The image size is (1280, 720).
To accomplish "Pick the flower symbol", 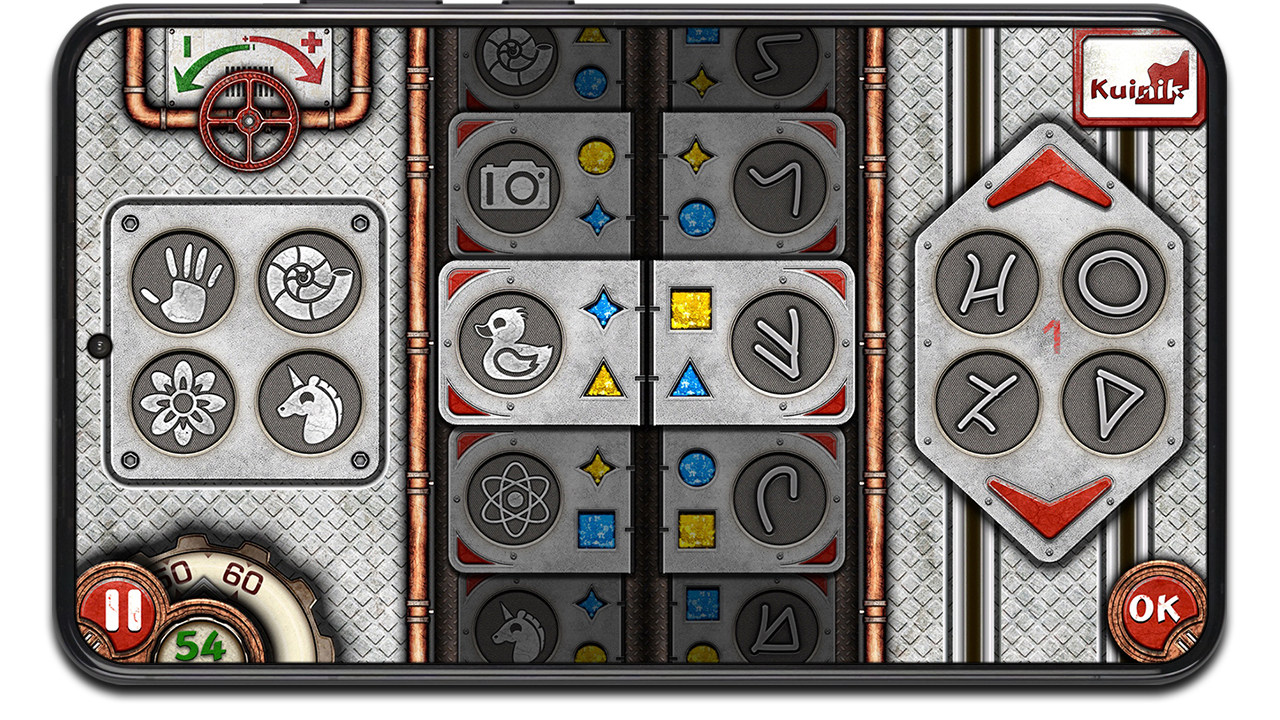I will (x=183, y=403).
